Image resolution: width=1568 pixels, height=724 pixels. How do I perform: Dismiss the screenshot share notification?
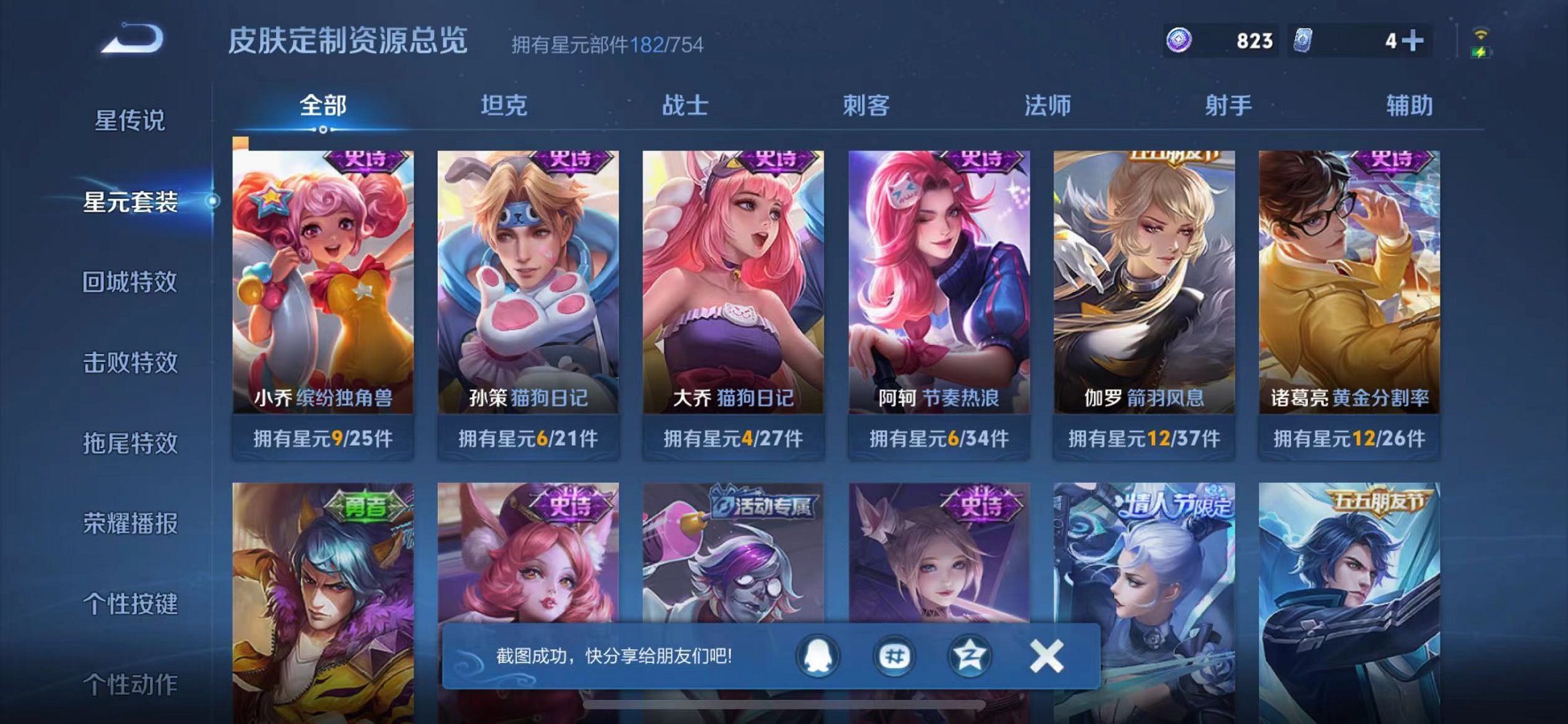pos(1045,654)
